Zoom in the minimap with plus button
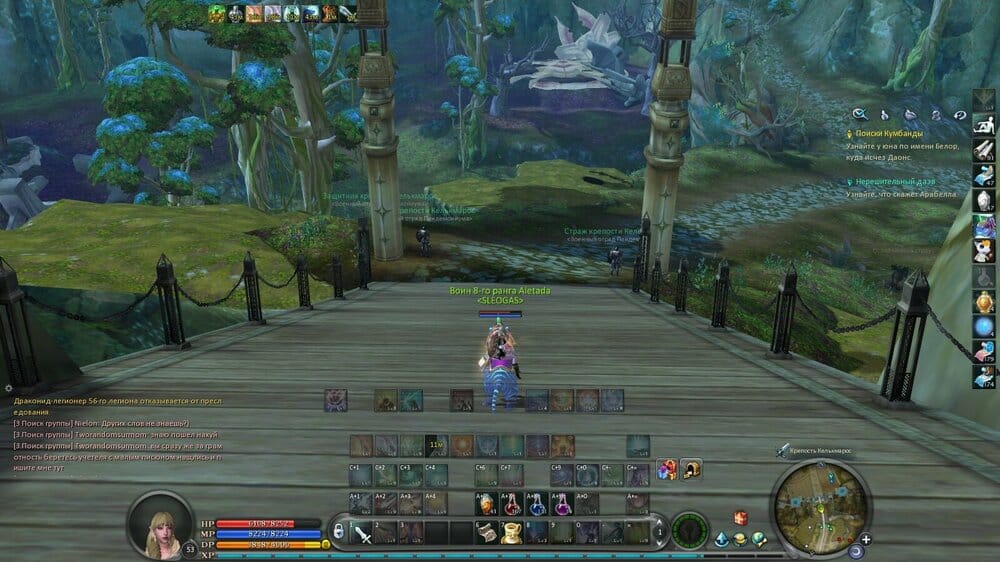This screenshot has height=562, width=1000. (x=866, y=539)
